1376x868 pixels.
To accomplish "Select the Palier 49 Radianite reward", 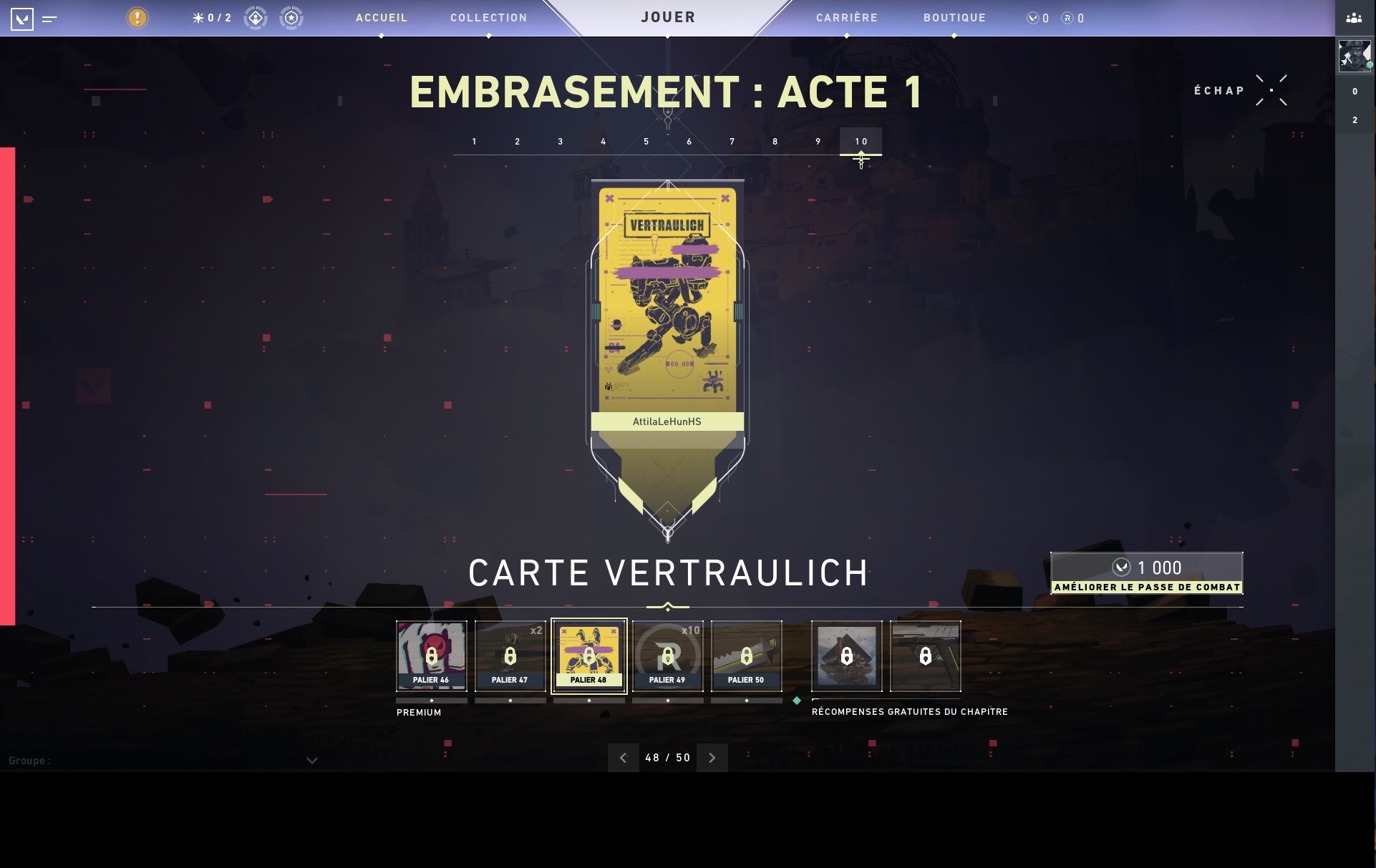I will coord(667,656).
